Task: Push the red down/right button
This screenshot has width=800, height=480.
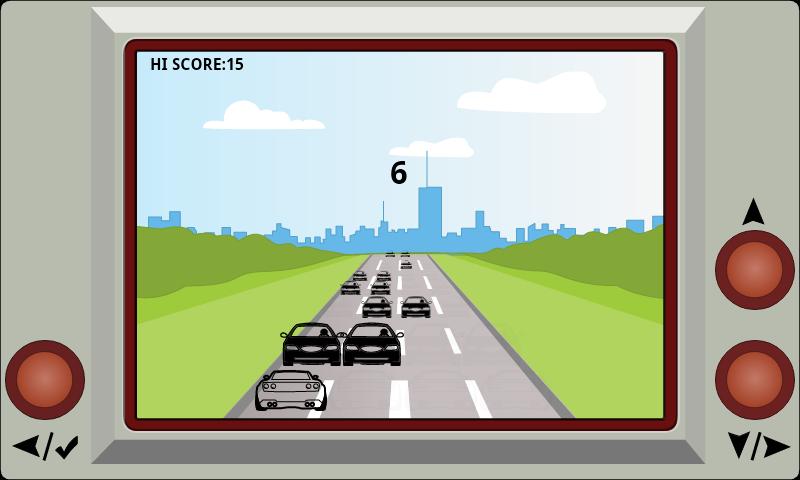Action: [x=754, y=380]
